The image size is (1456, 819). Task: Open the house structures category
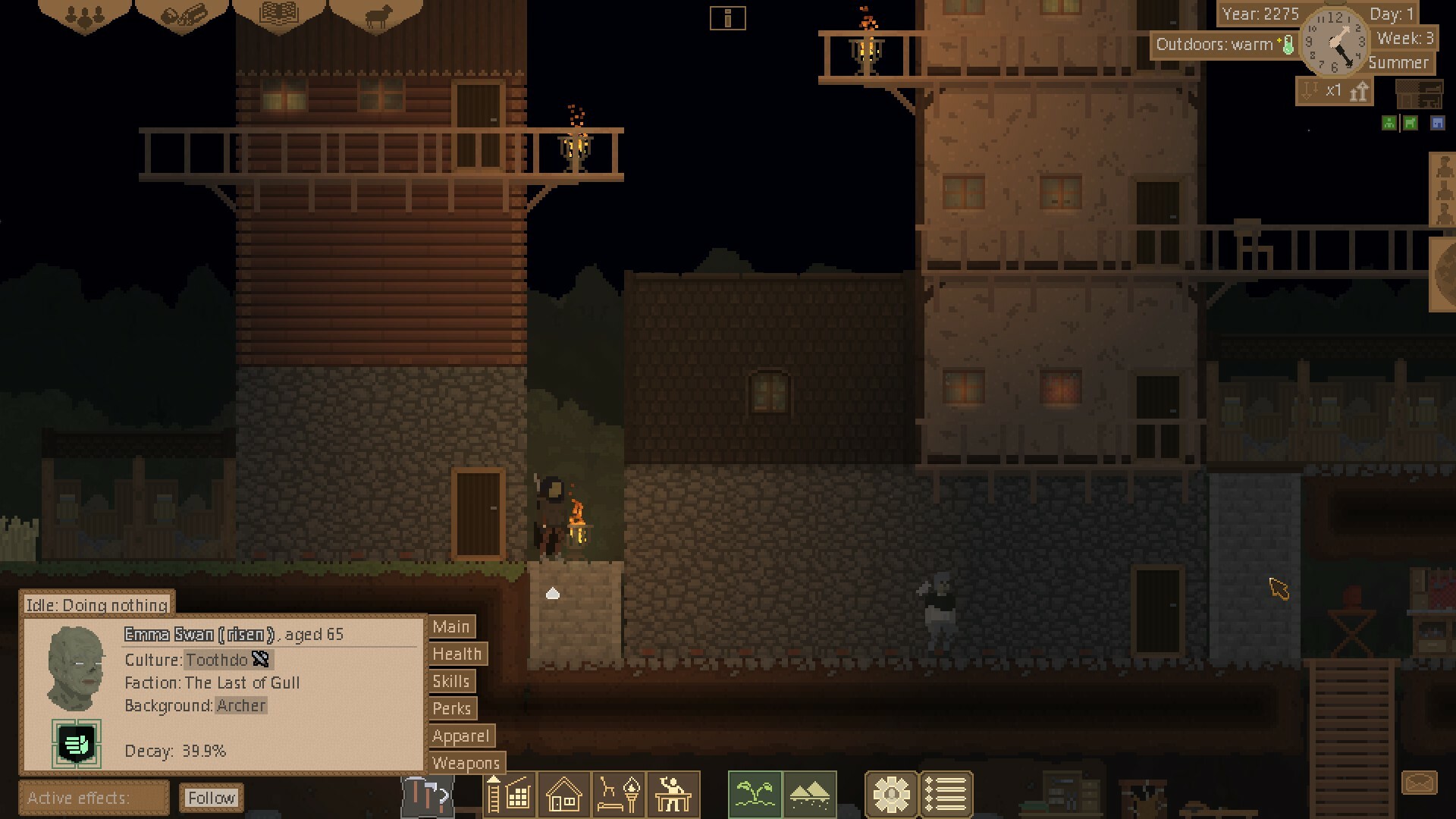point(563,795)
